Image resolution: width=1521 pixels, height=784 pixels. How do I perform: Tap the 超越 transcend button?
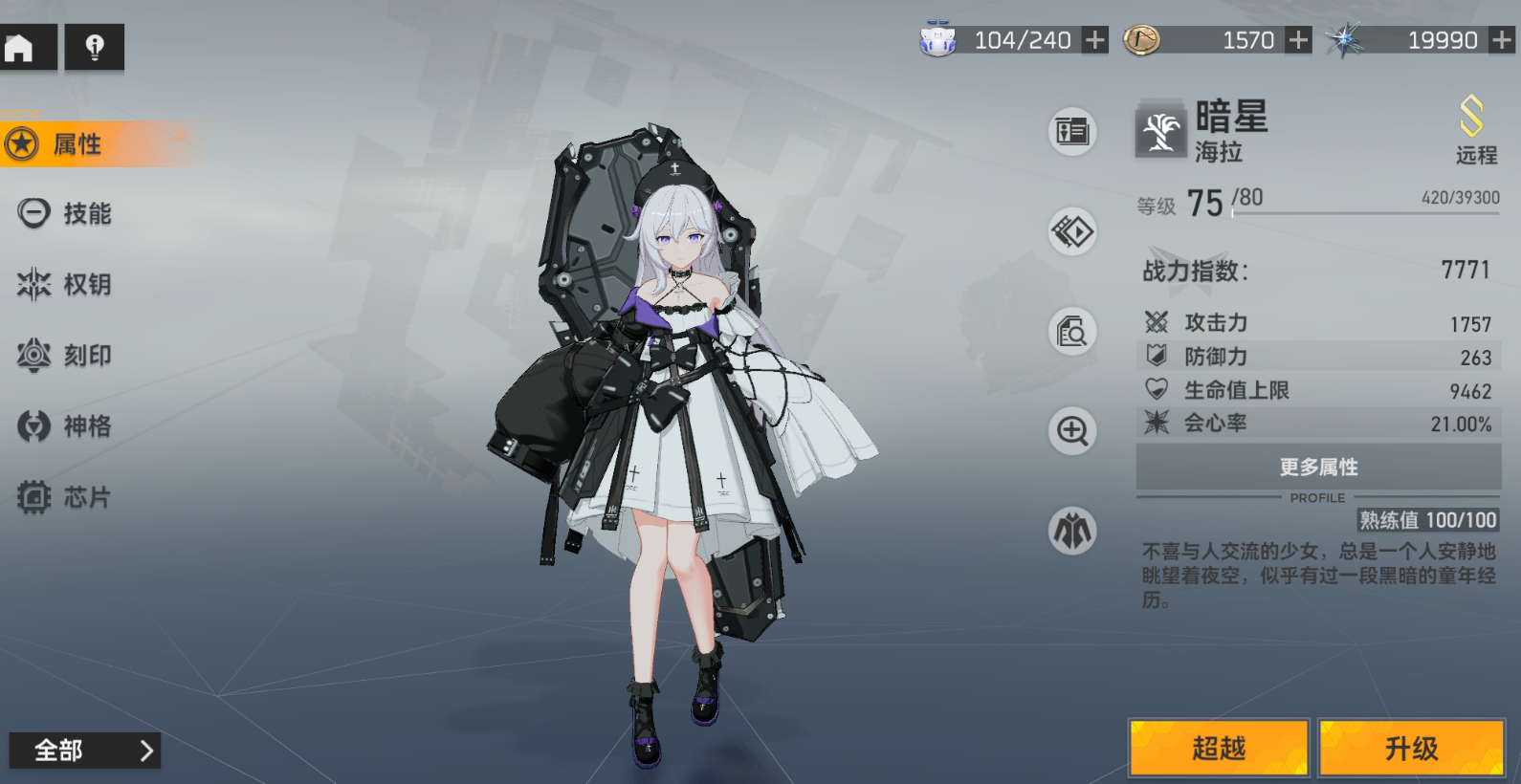(1219, 748)
